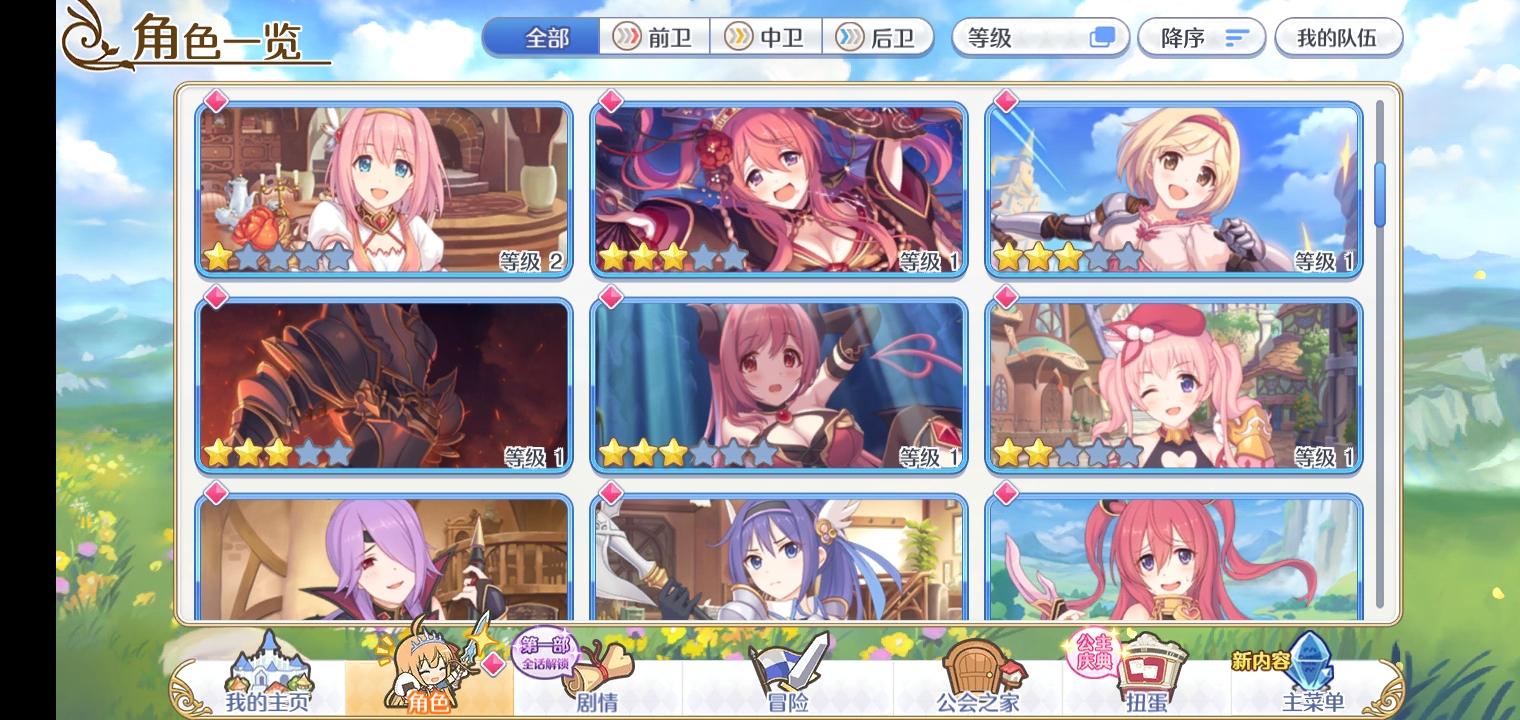
Task: Select the 中卫 midguard filter
Action: point(768,38)
